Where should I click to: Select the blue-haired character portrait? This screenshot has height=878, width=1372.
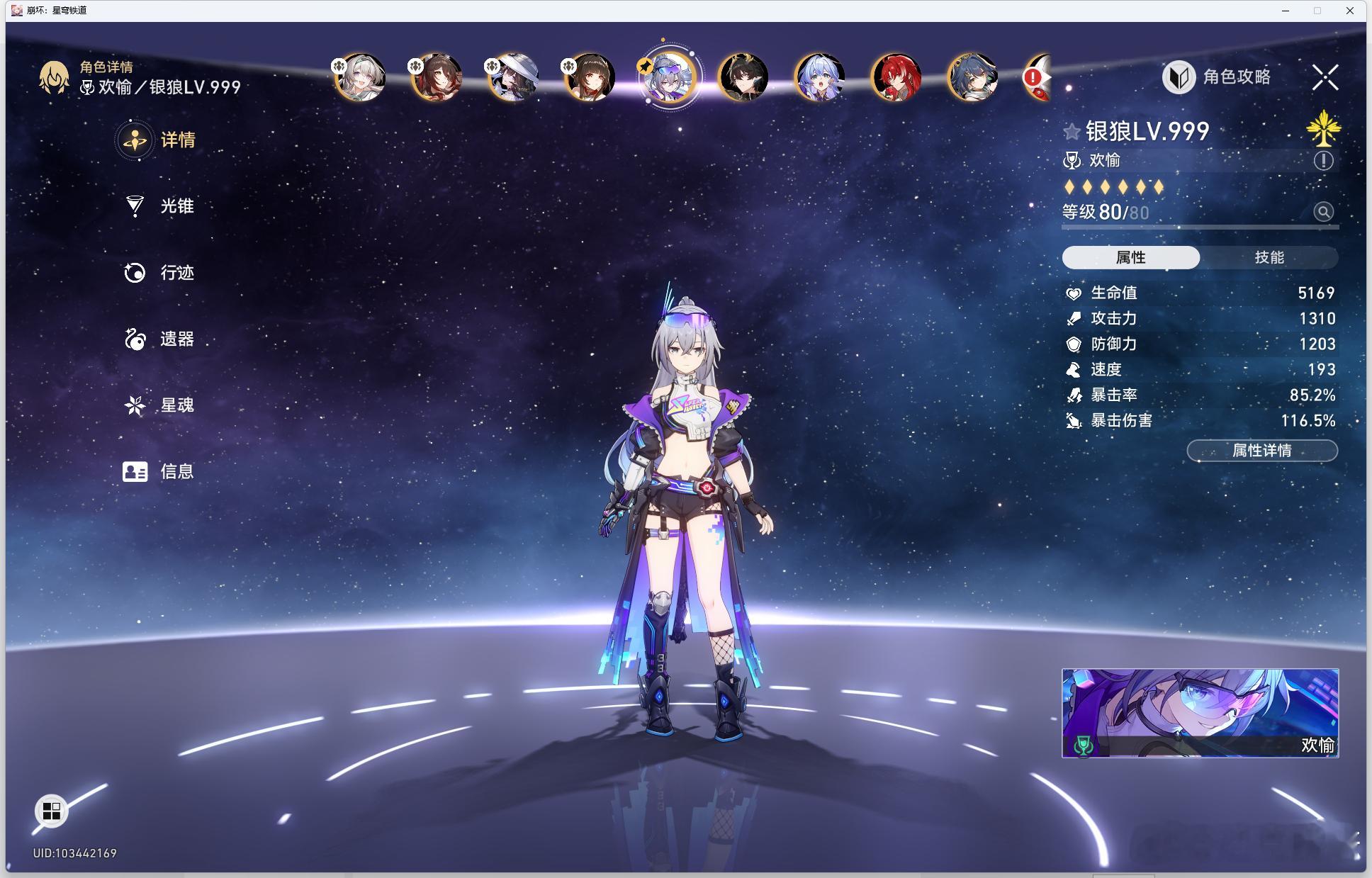820,77
